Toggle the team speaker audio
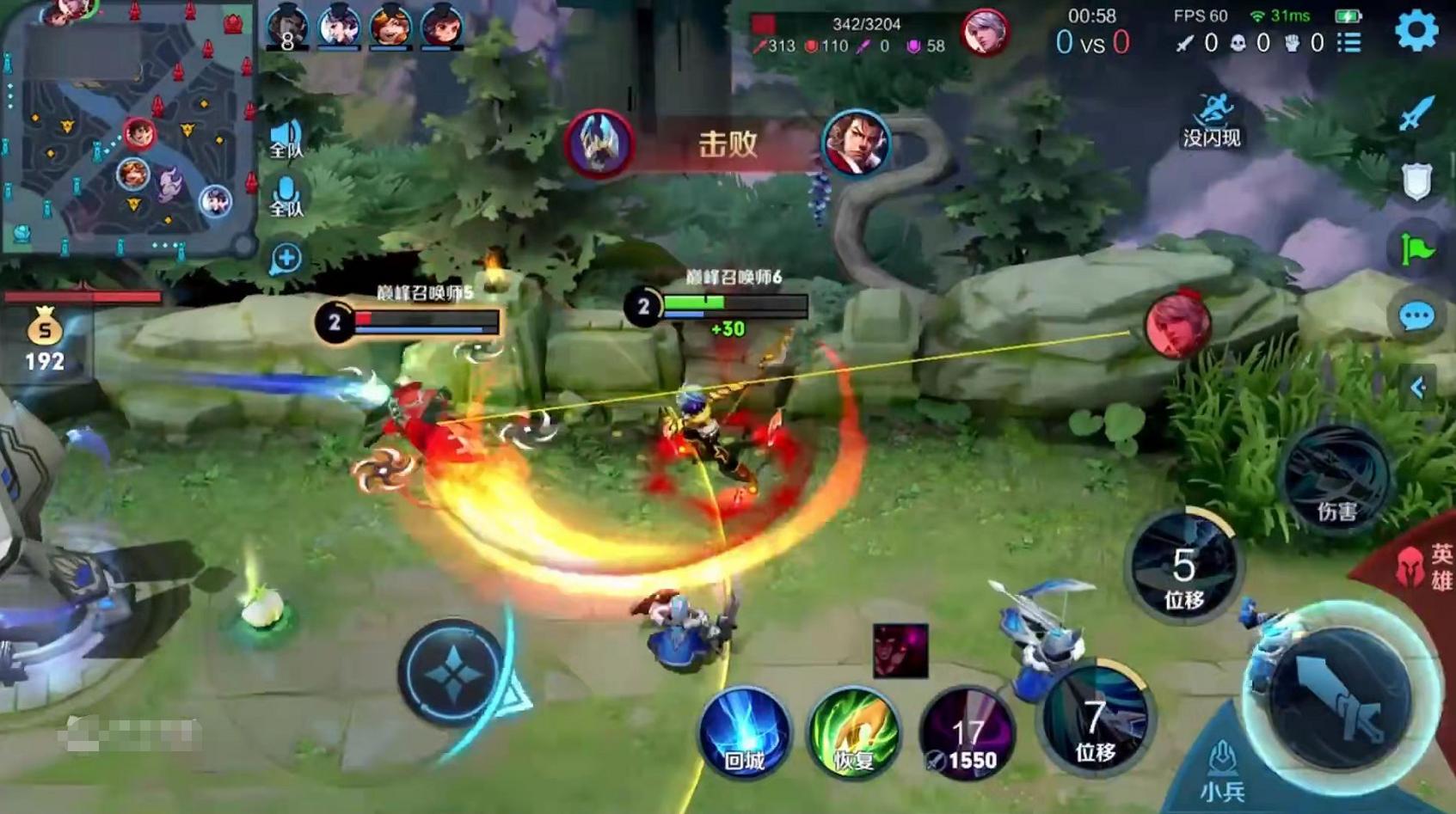The width and height of the screenshot is (1456, 814). (286, 139)
